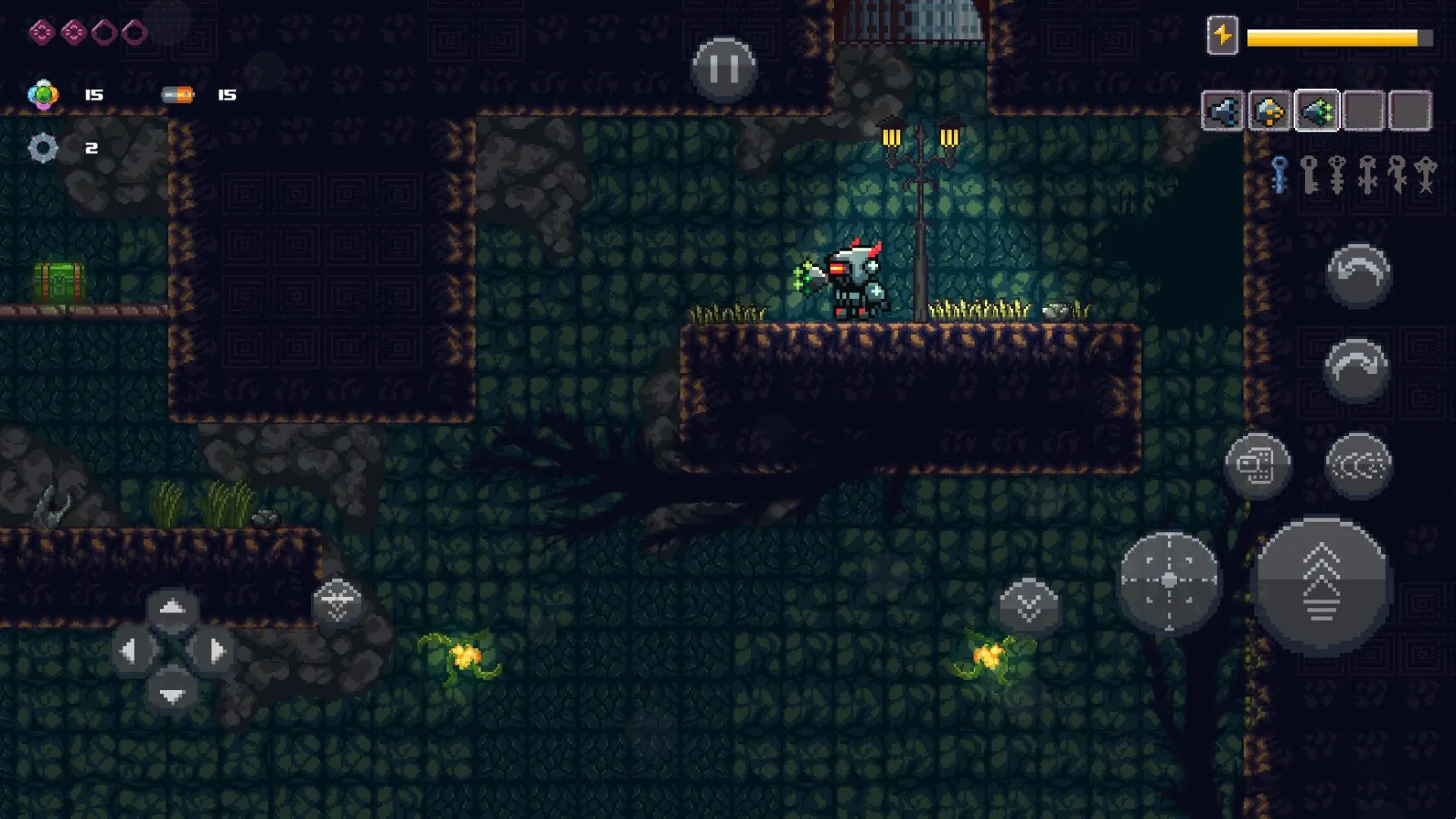This screenshot has height=819, width=1456.
Task: Select the orange blaster weapon slot
Action: coord(1270,111)
